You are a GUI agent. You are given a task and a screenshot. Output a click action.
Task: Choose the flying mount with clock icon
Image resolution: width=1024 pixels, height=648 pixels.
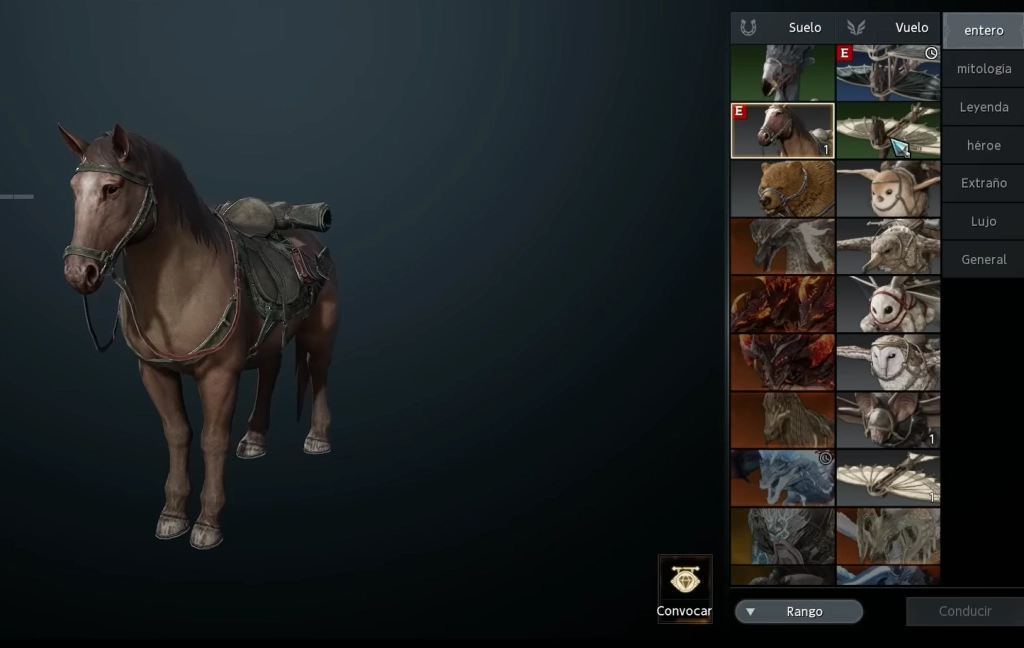click(888, 73)
